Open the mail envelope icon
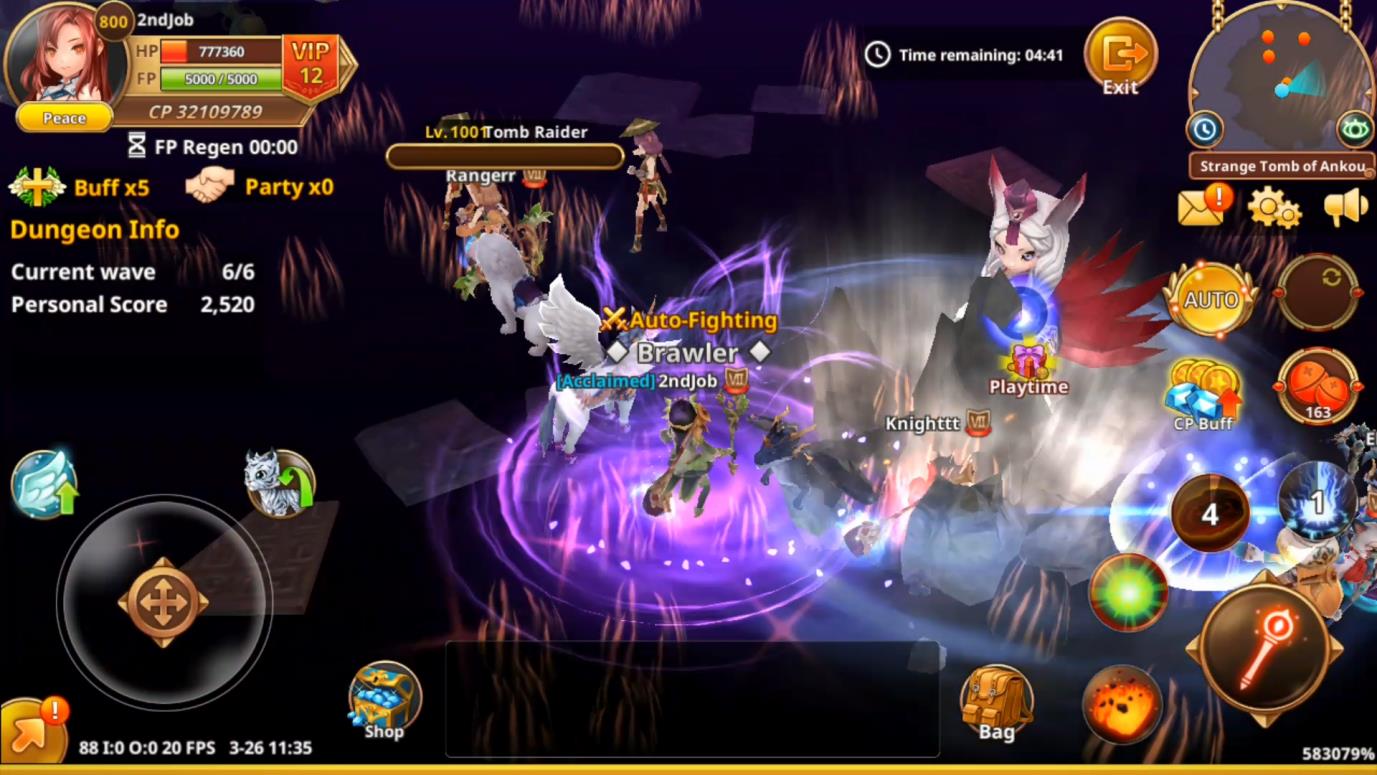Image resolution: width=1377 pixels, height=775 pixels. click(x=1201, y=207)
